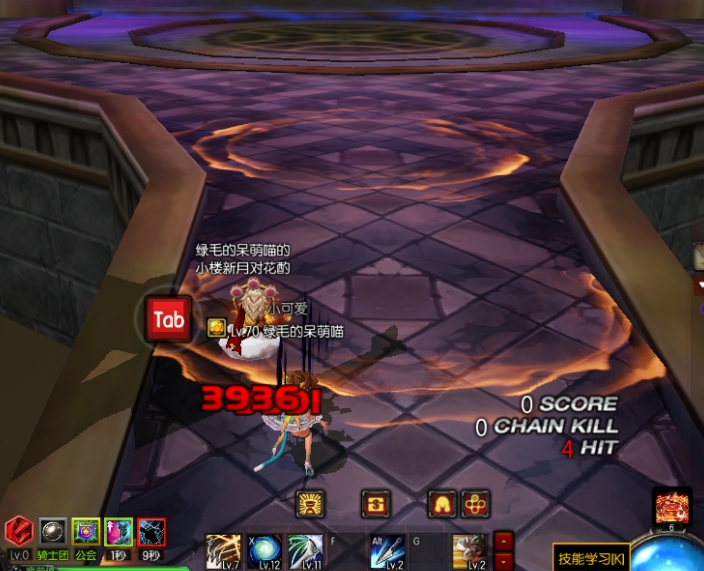The image size is (704, 571).
Task: Activate the Alt Lv.2 spear skill
Action: click(x=386, y=551)
